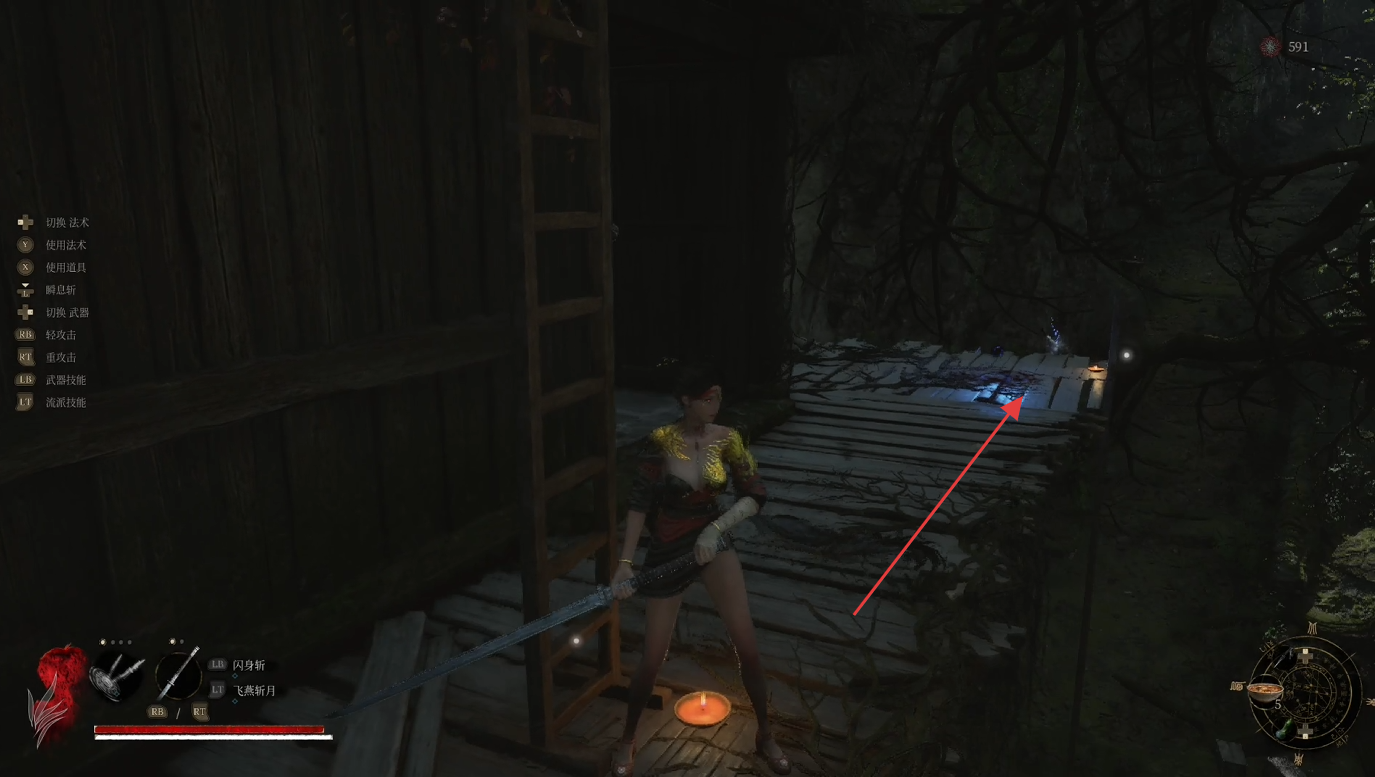Select the twin hammer weapon icon

[x=118, y=676]
